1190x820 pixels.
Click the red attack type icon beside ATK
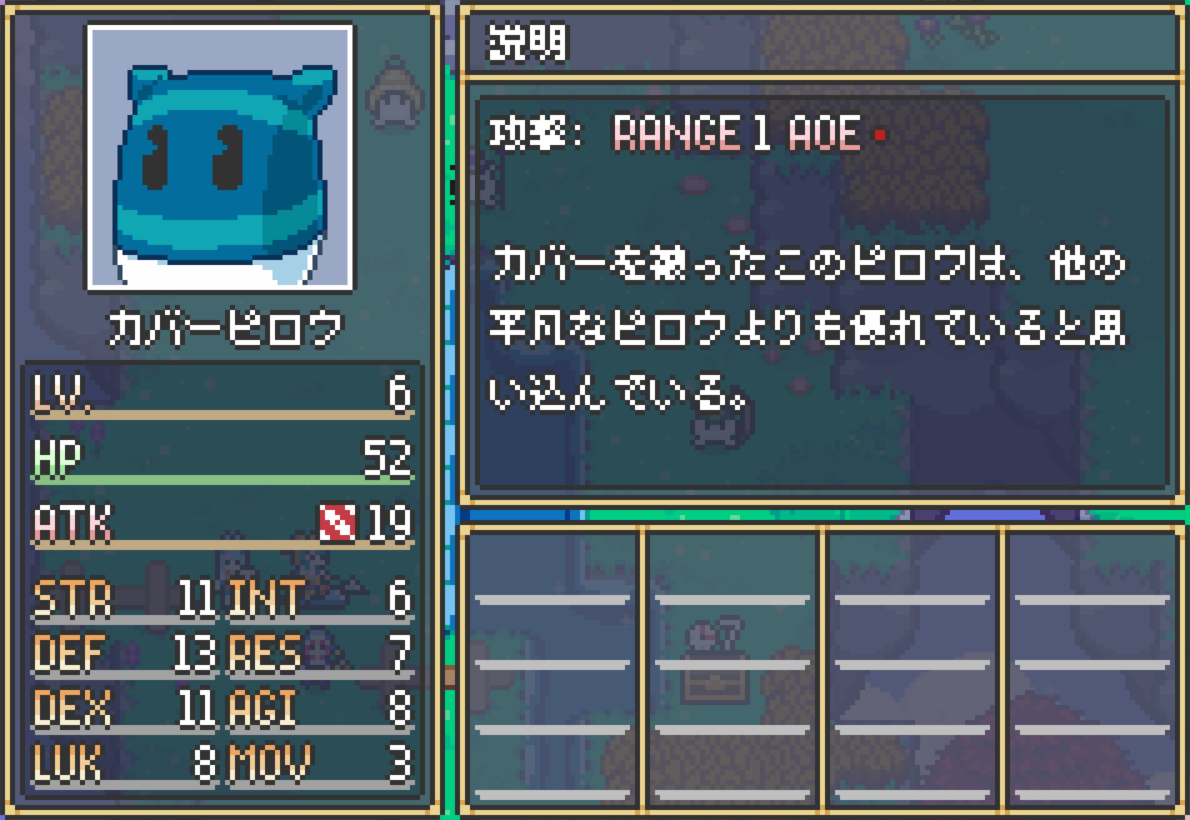337,522
